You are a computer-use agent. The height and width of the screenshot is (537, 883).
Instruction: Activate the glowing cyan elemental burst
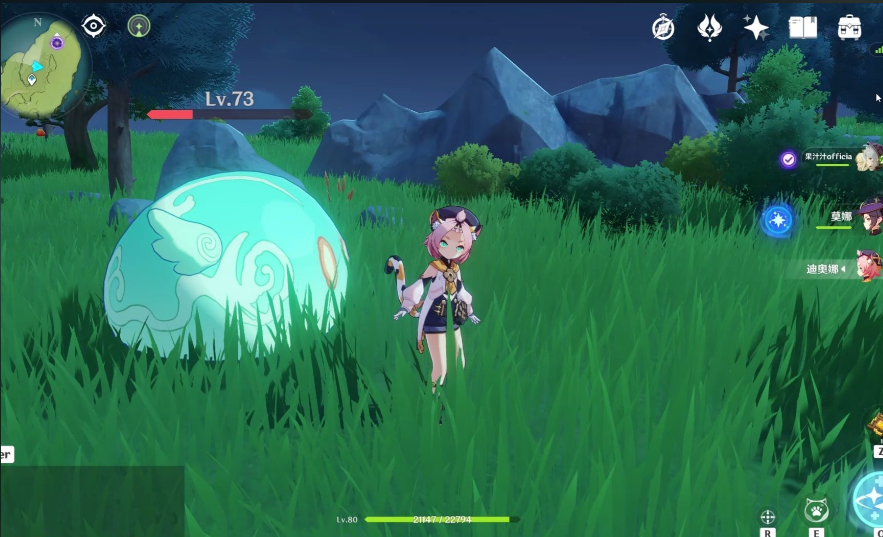point(869,500)
